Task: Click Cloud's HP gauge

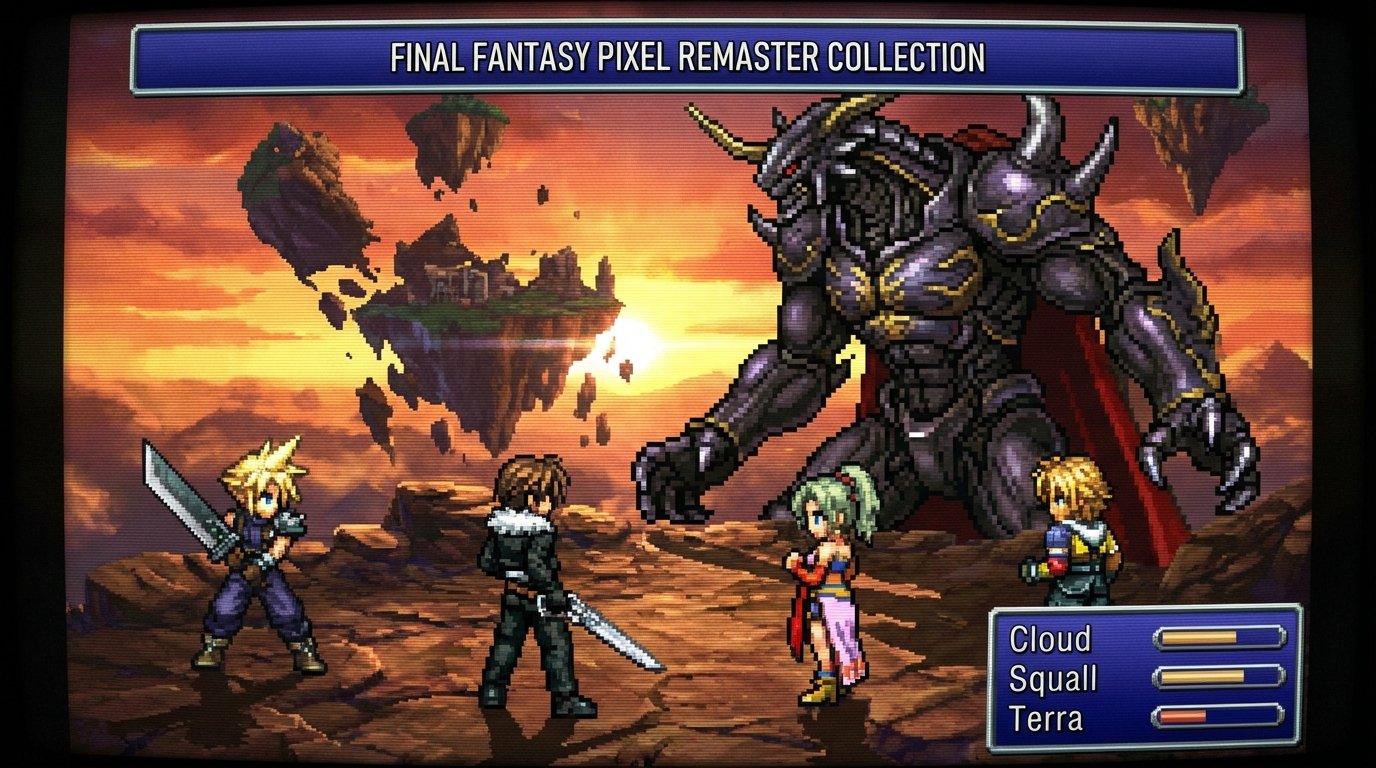Action: point(1221,638)
